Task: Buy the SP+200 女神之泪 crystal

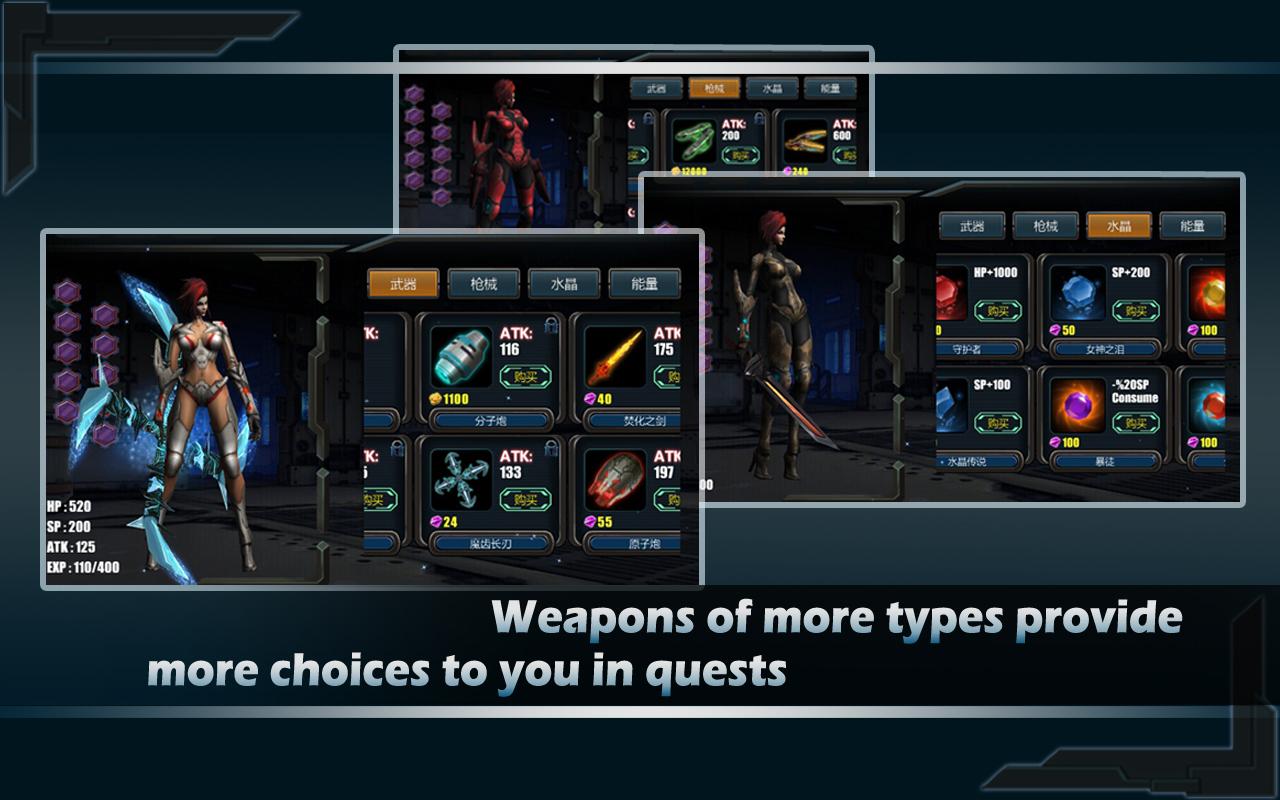Action: 1136,310
